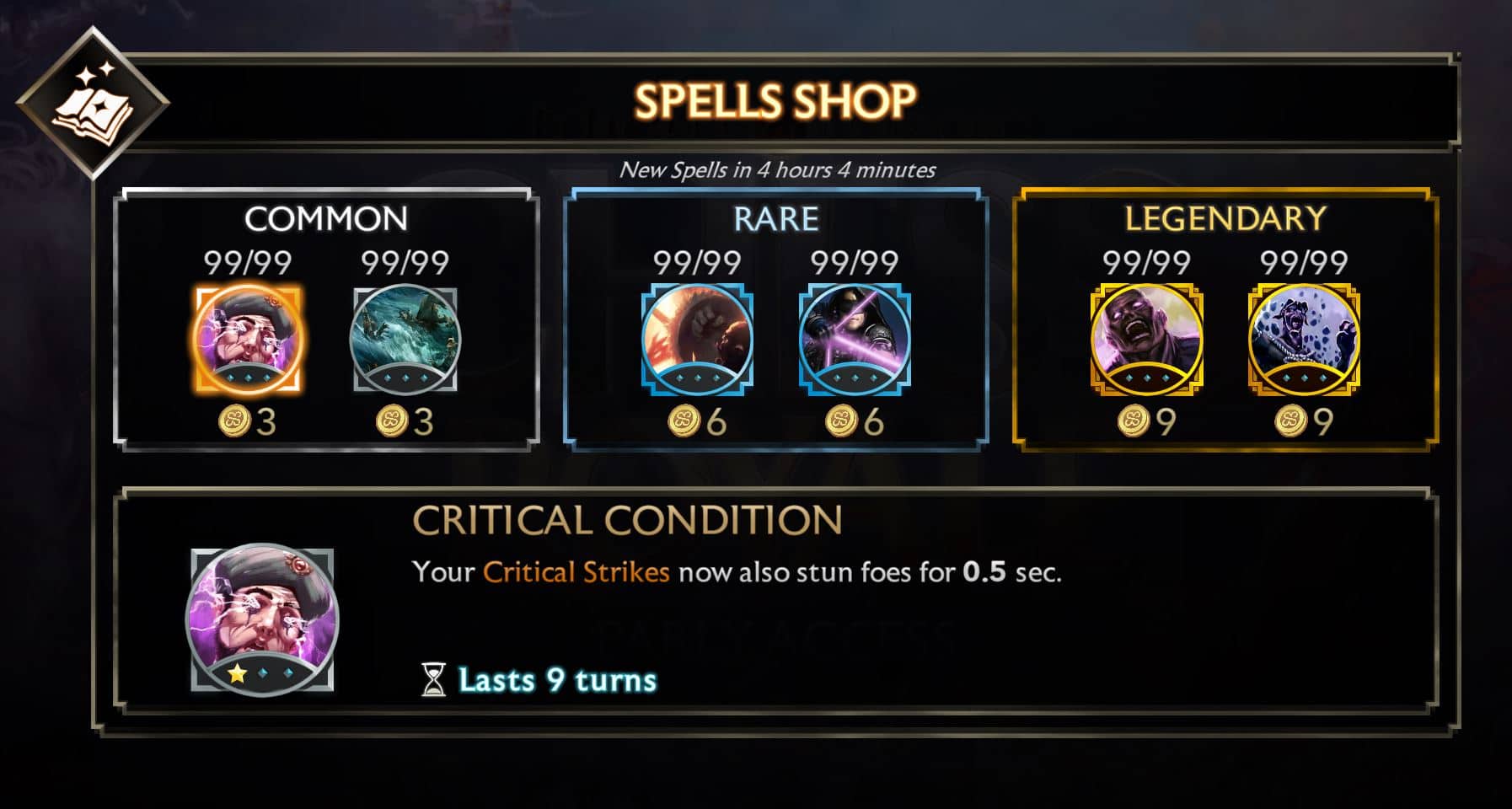Pick the hooded figure purple beam spell

click(x=855, y=339)
